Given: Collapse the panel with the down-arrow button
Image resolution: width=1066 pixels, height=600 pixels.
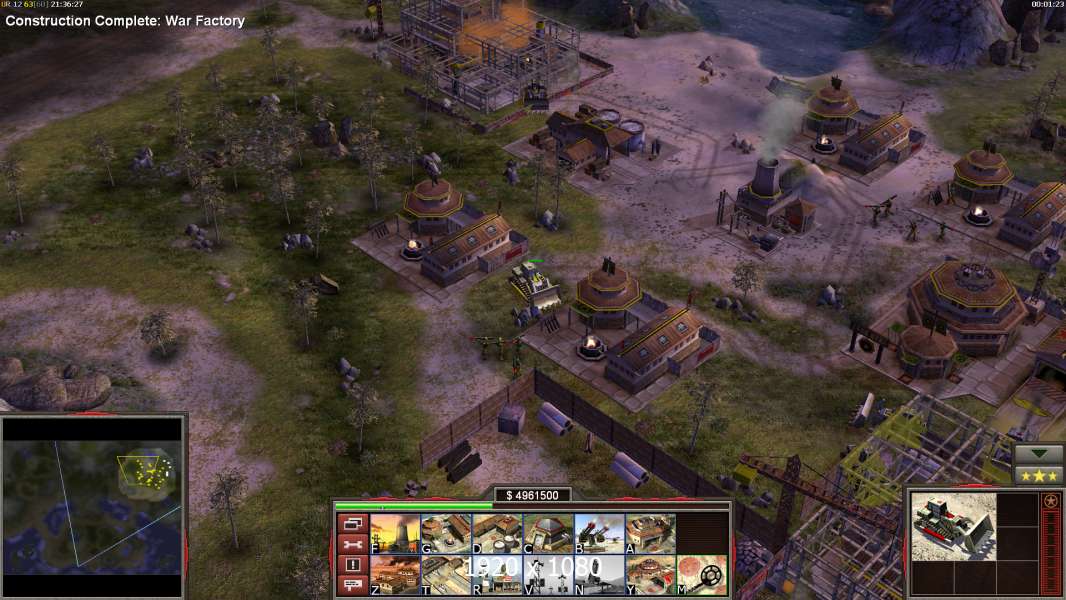Looking at the screenshot, I should pyautogui.click(x=1039, y=454).
